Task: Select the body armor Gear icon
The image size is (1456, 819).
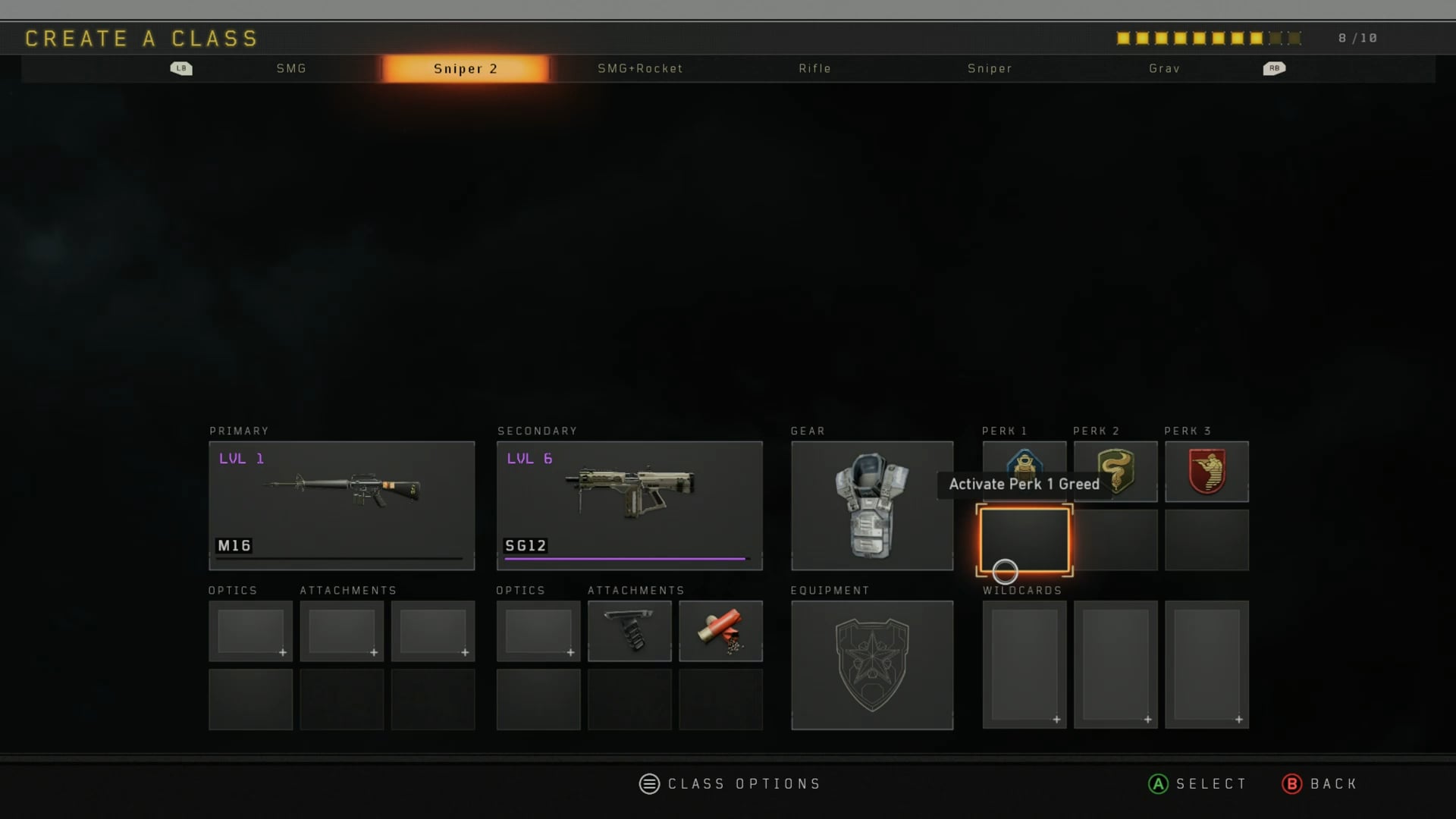Action: tap(871, 504)
